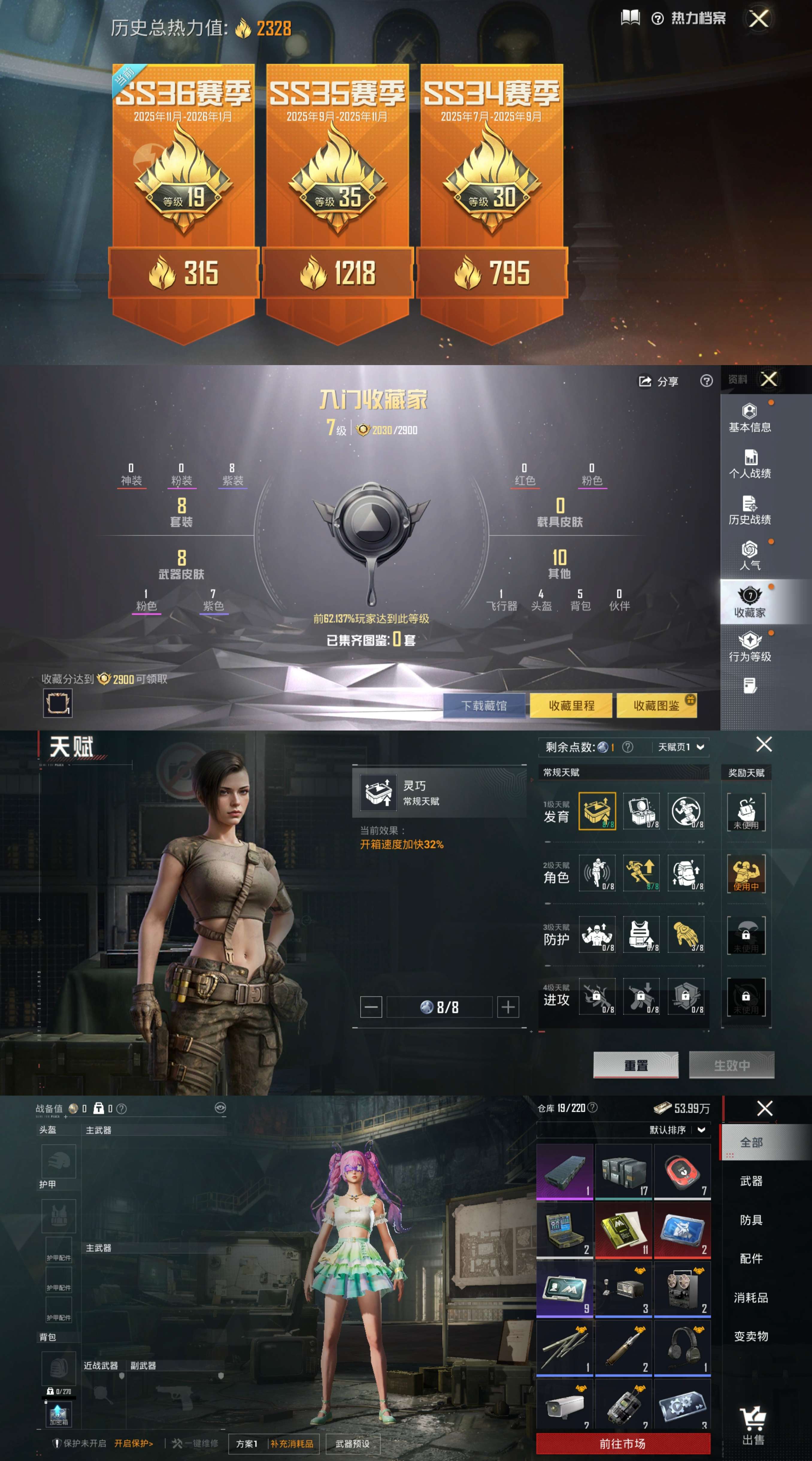812x1461 pixels.
Task: Click the 收藏里程 button
Action: click(571, 706)
